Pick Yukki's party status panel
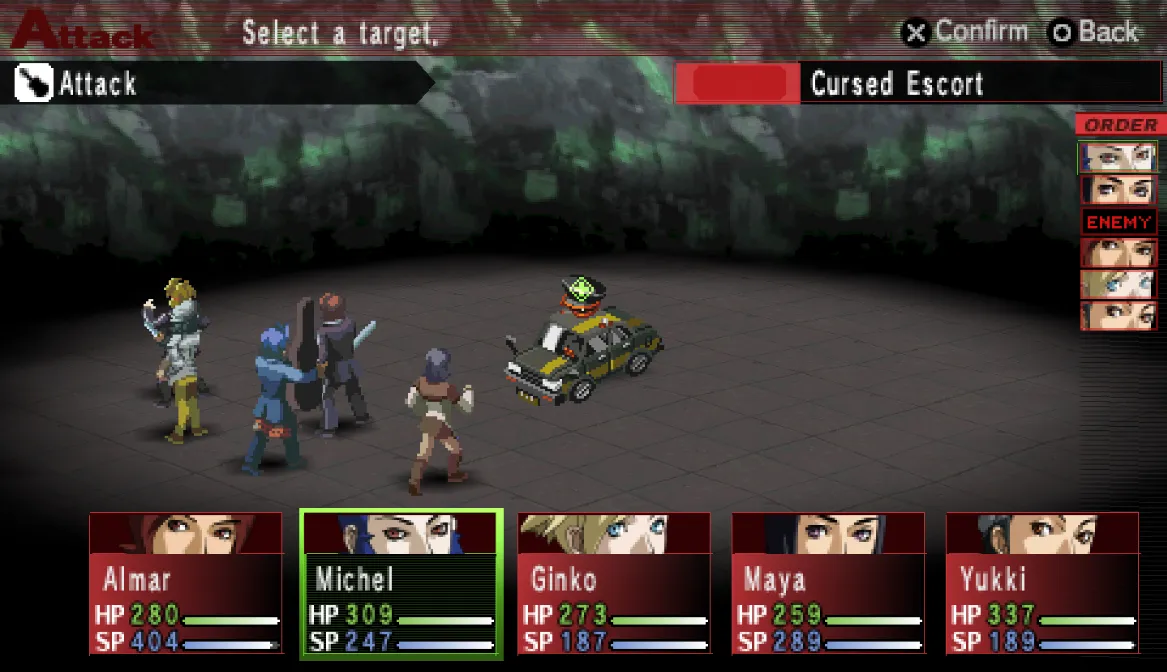Image resolution: width=1167 pixels, height=672 pixels. [x=1042, y=583]
